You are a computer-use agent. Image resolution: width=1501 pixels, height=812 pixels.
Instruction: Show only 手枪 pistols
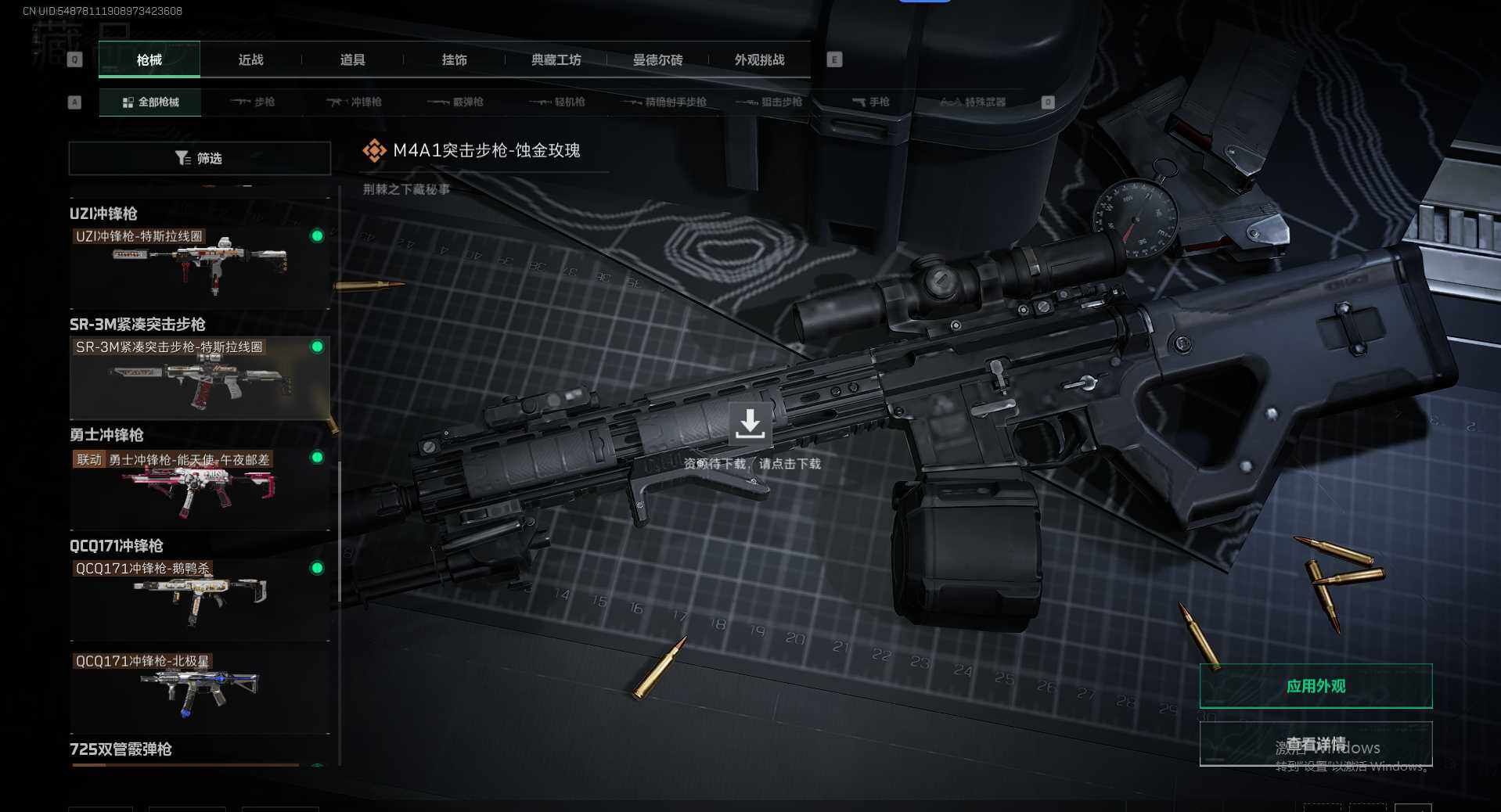[x=871, y=102]
